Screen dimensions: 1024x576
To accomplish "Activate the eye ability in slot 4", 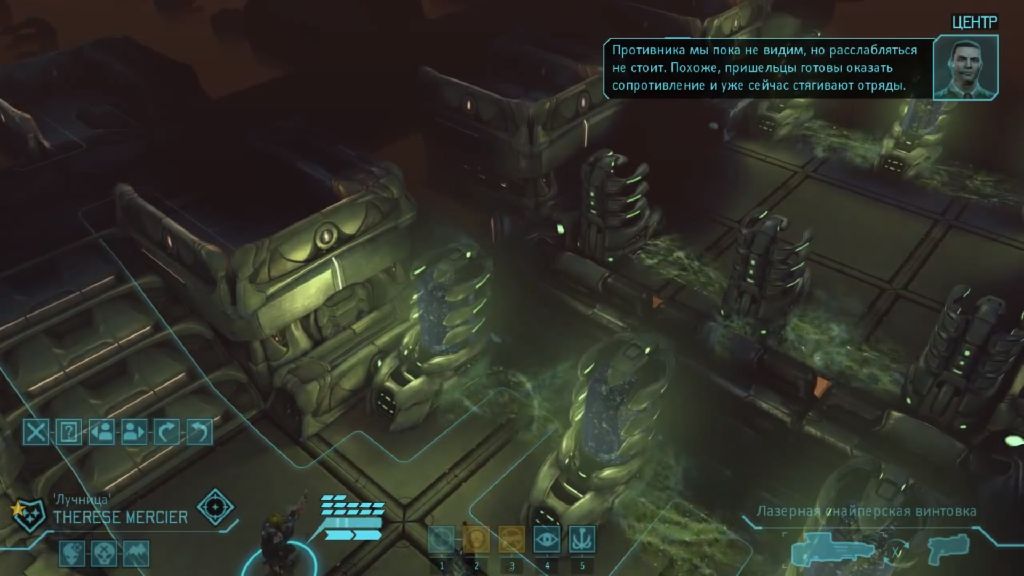I will click(547, 540).
